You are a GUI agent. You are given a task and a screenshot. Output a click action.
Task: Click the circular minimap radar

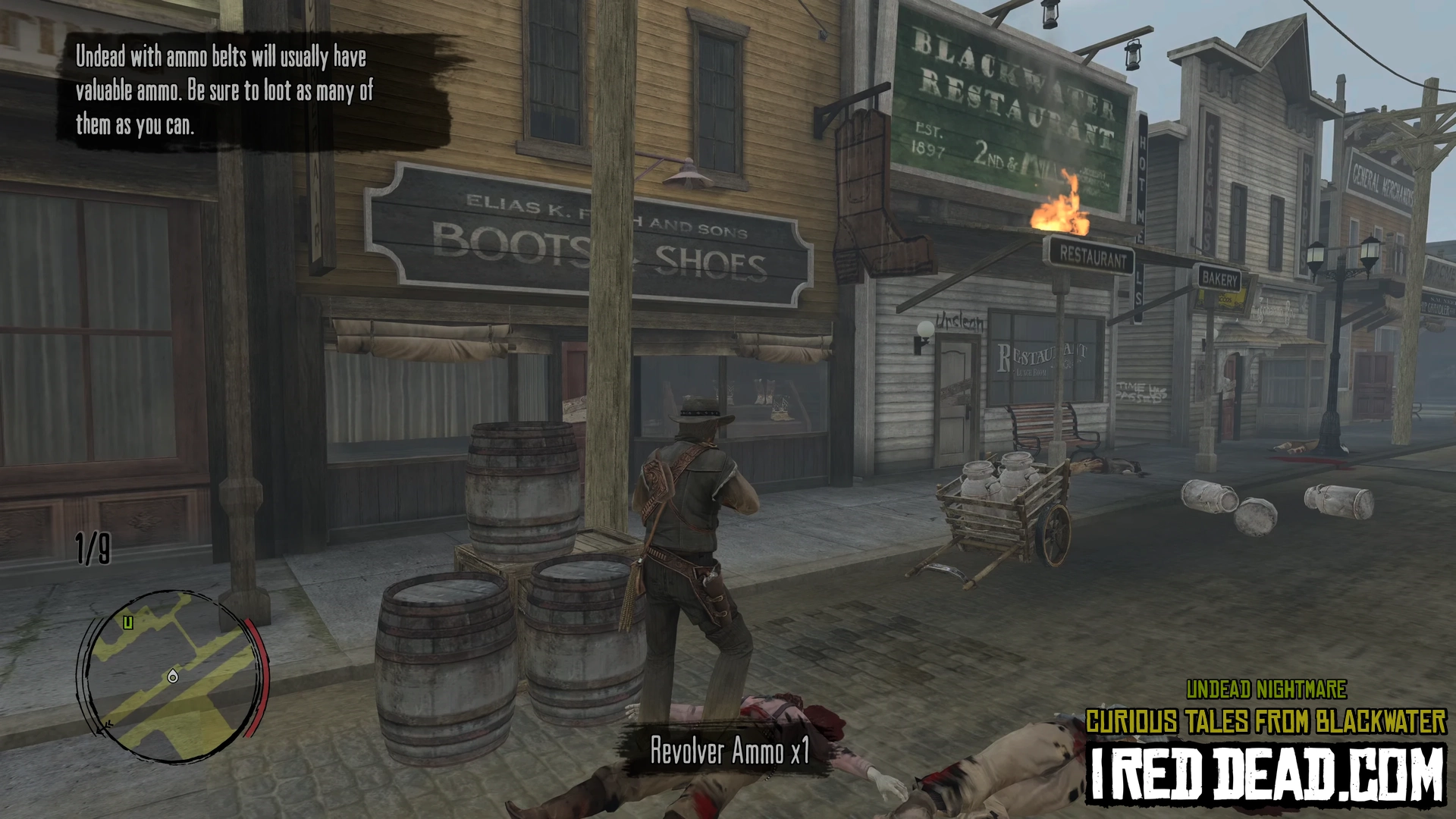pyautogui.click(x=171, y=676)
